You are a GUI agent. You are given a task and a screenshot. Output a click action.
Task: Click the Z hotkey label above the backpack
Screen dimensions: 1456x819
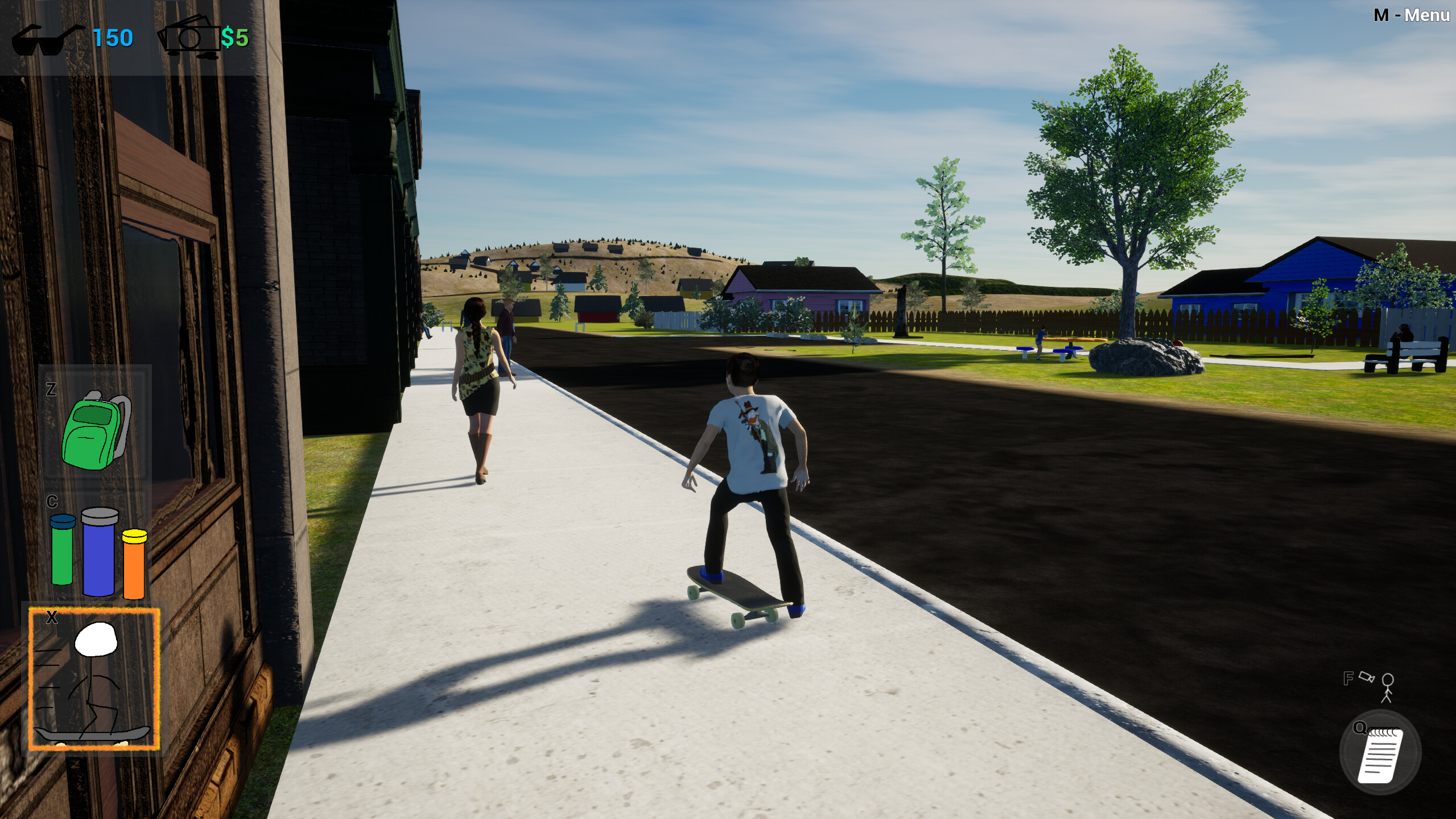pyautogui.click(x=51, y=390)
